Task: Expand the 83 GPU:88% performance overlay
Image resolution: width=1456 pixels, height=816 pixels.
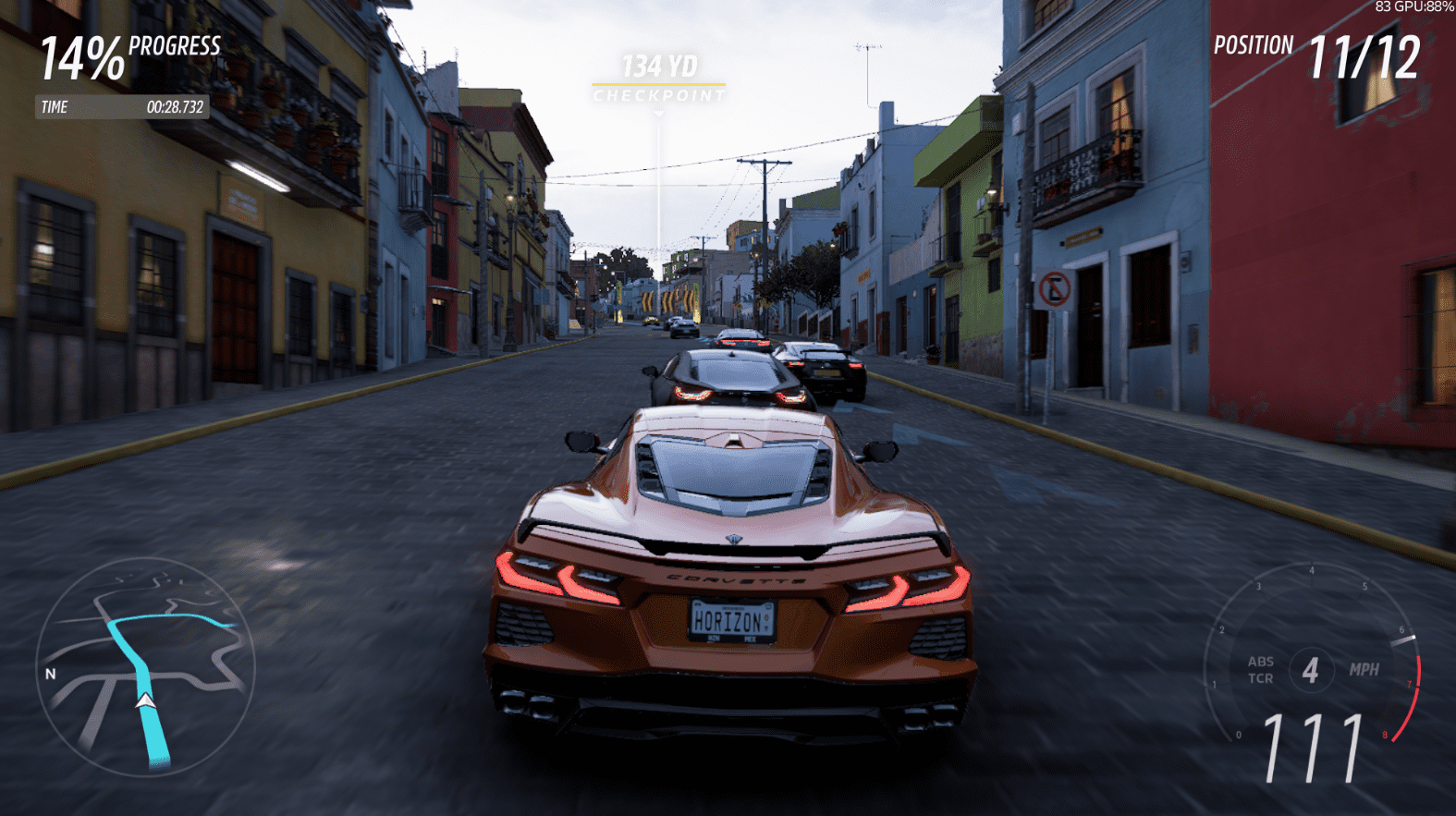Action: click(1413, 7)
